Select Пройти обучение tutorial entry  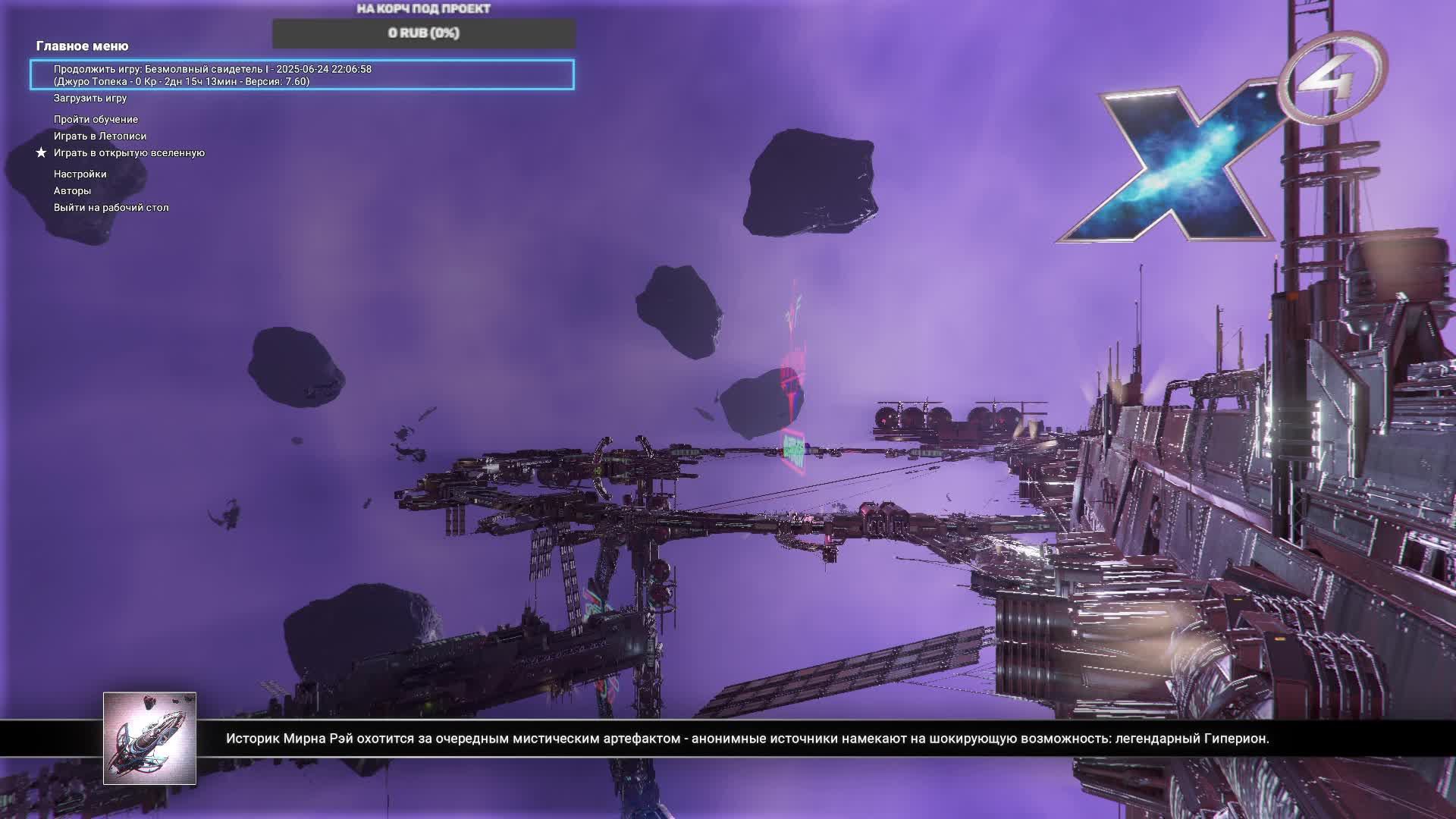(x=96, y=120)
